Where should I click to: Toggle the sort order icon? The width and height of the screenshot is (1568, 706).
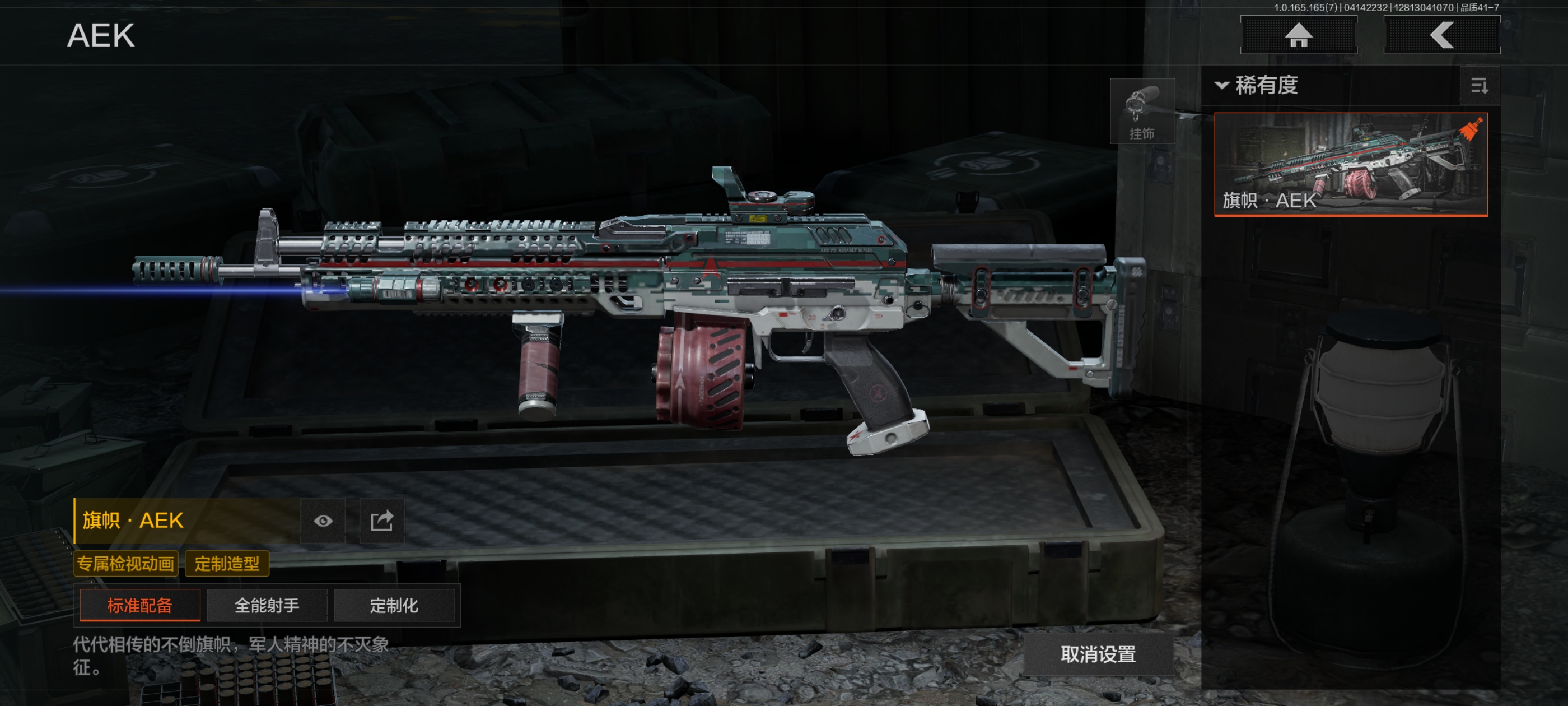tap(1479, 86)
